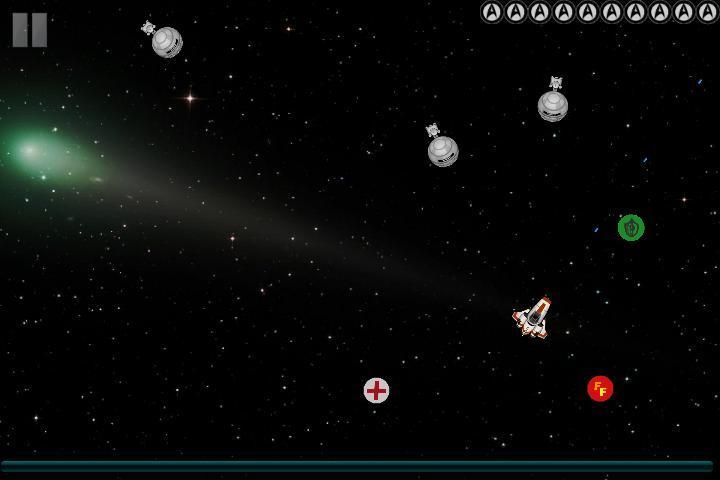Screen dimensions: 720x480
Task: Pause the game
Action: [x=29, y=29]
